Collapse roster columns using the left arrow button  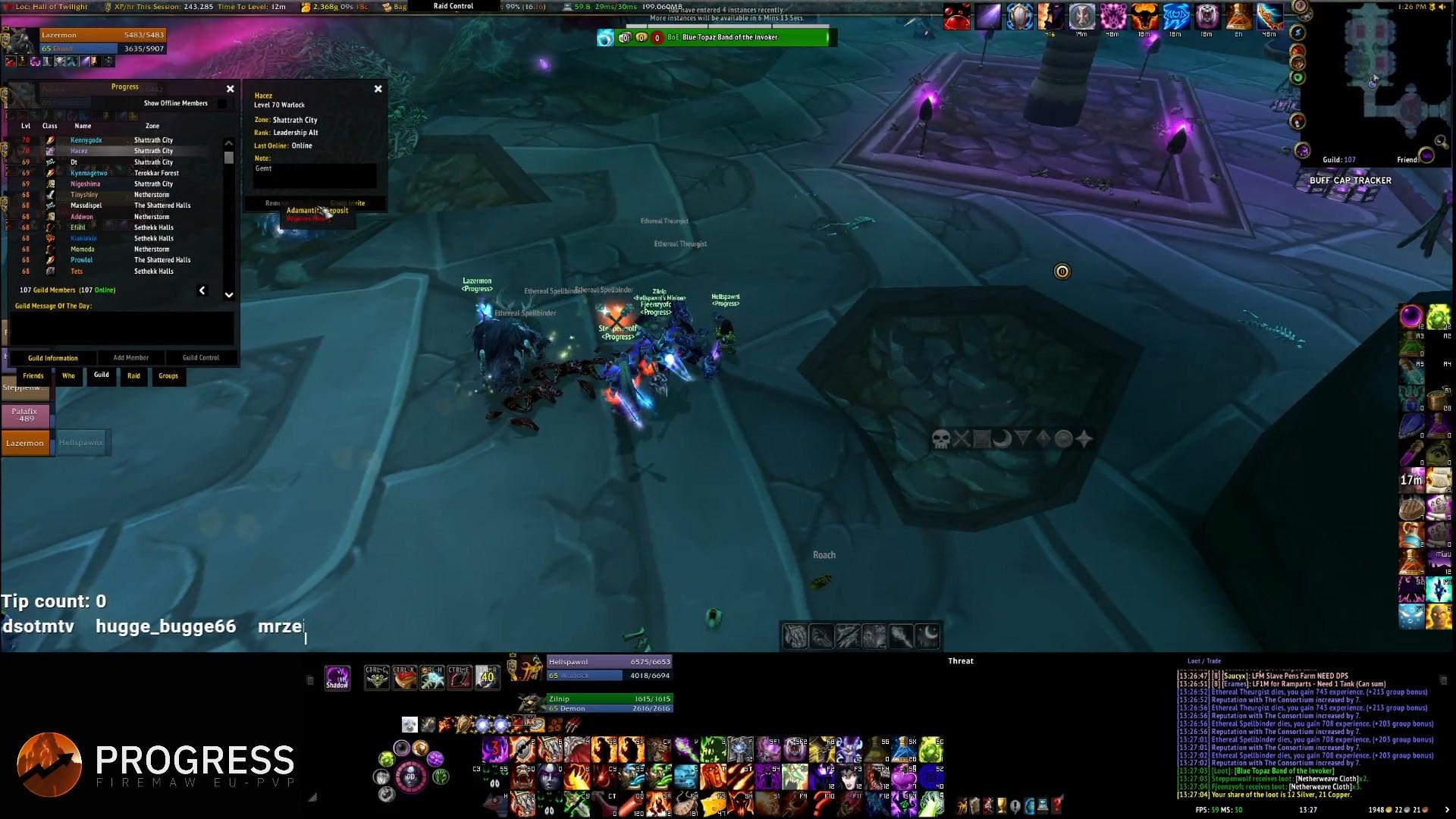[x=202, y=290]
